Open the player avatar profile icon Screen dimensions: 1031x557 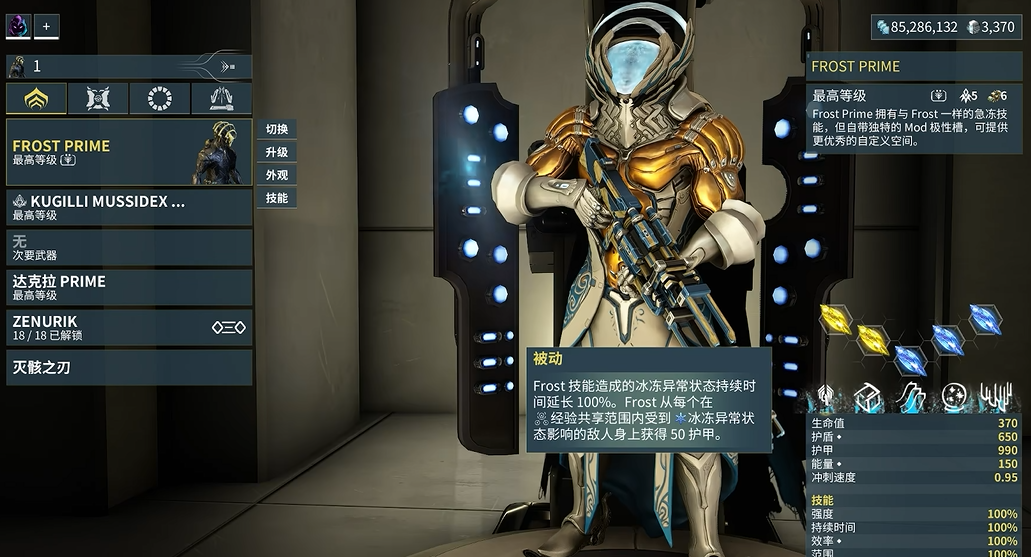click(x=18, y=26)
